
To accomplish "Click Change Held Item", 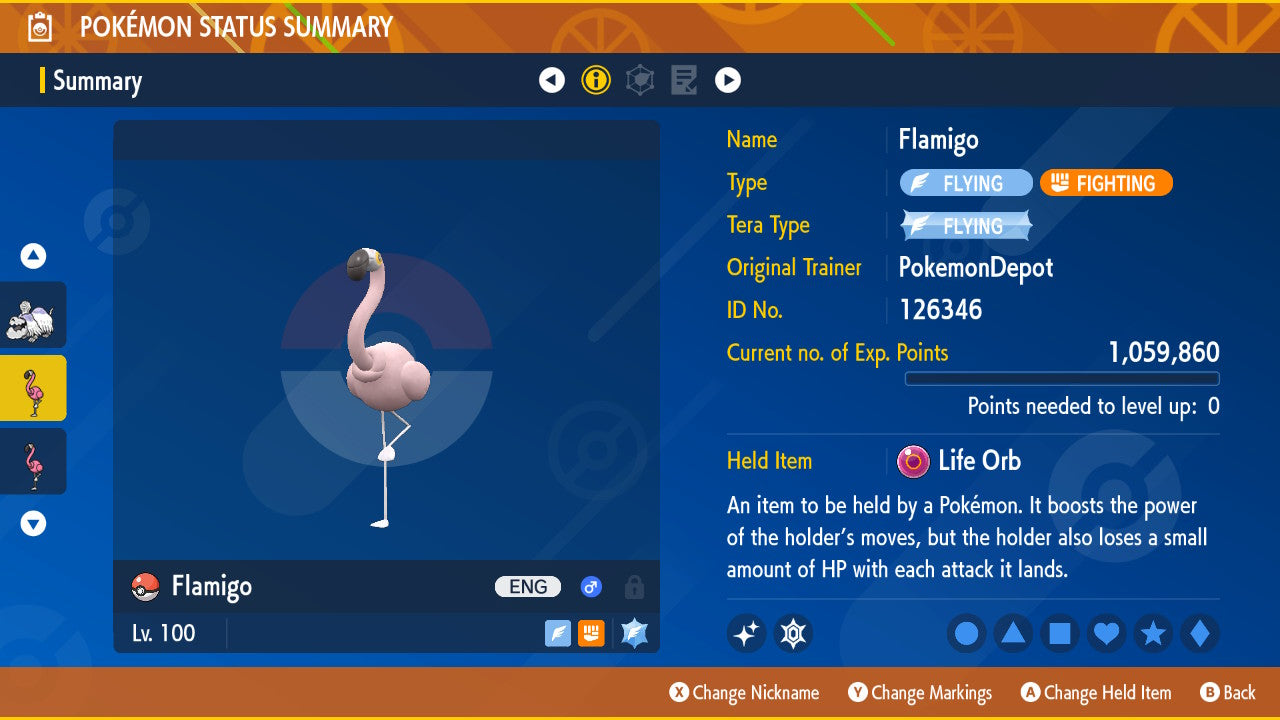I will [1096, 692].
